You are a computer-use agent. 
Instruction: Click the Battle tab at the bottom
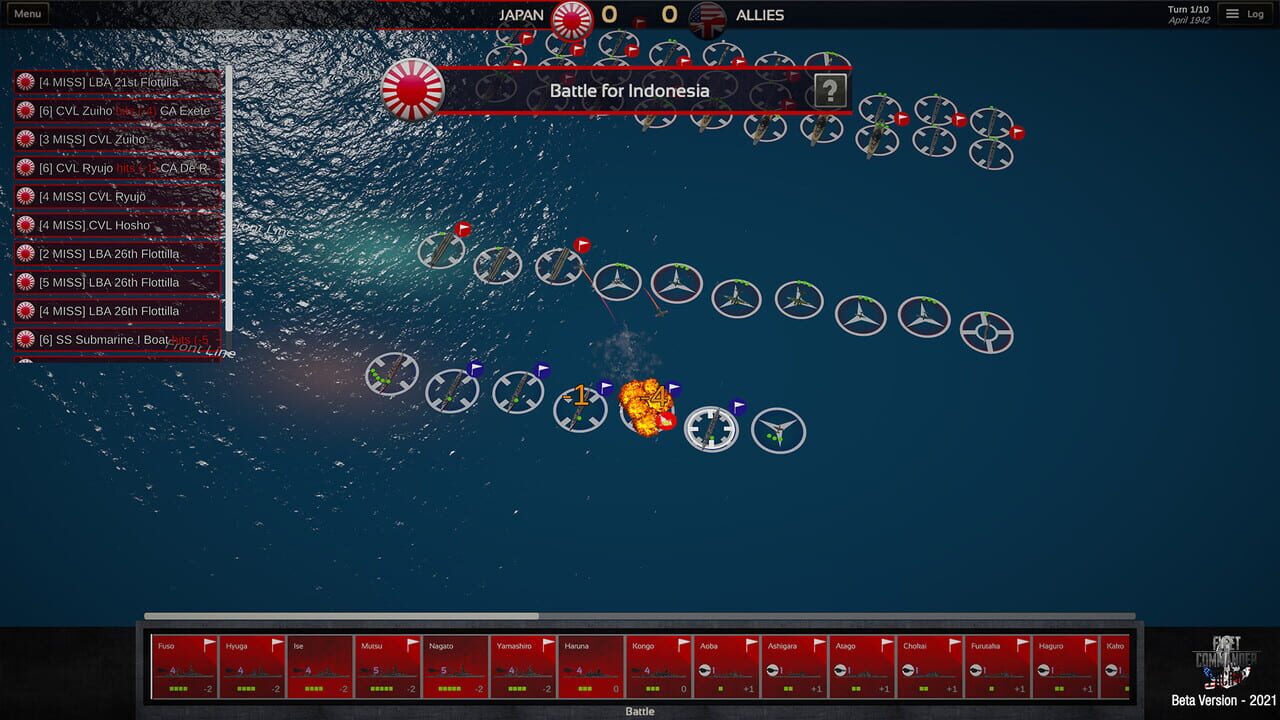pos(639,711)
